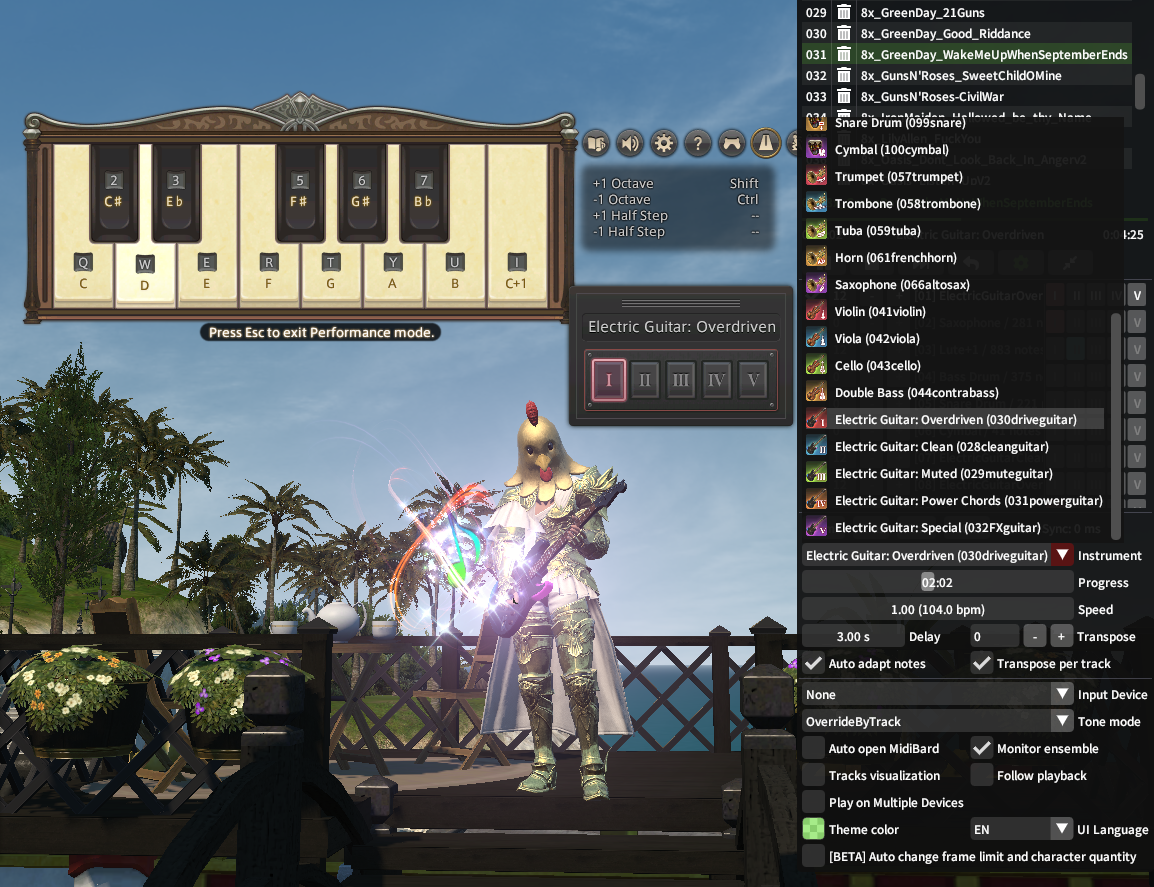Screen dimensions: 1154x887
Task: Enable Tracks visualization option
Action: click(814, 776)
